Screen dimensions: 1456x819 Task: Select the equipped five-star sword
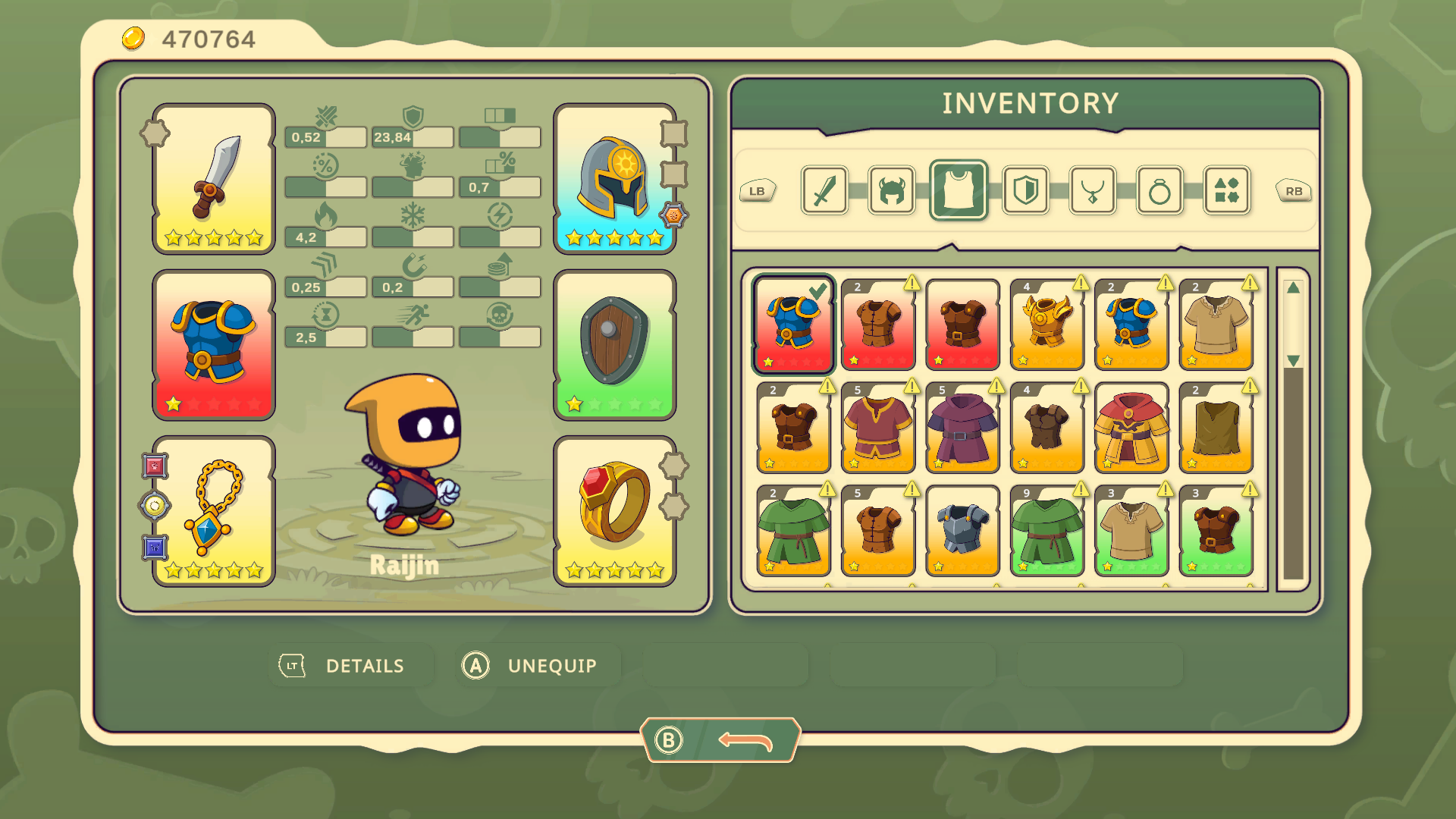pyautogui.click(x=213, y=180)
